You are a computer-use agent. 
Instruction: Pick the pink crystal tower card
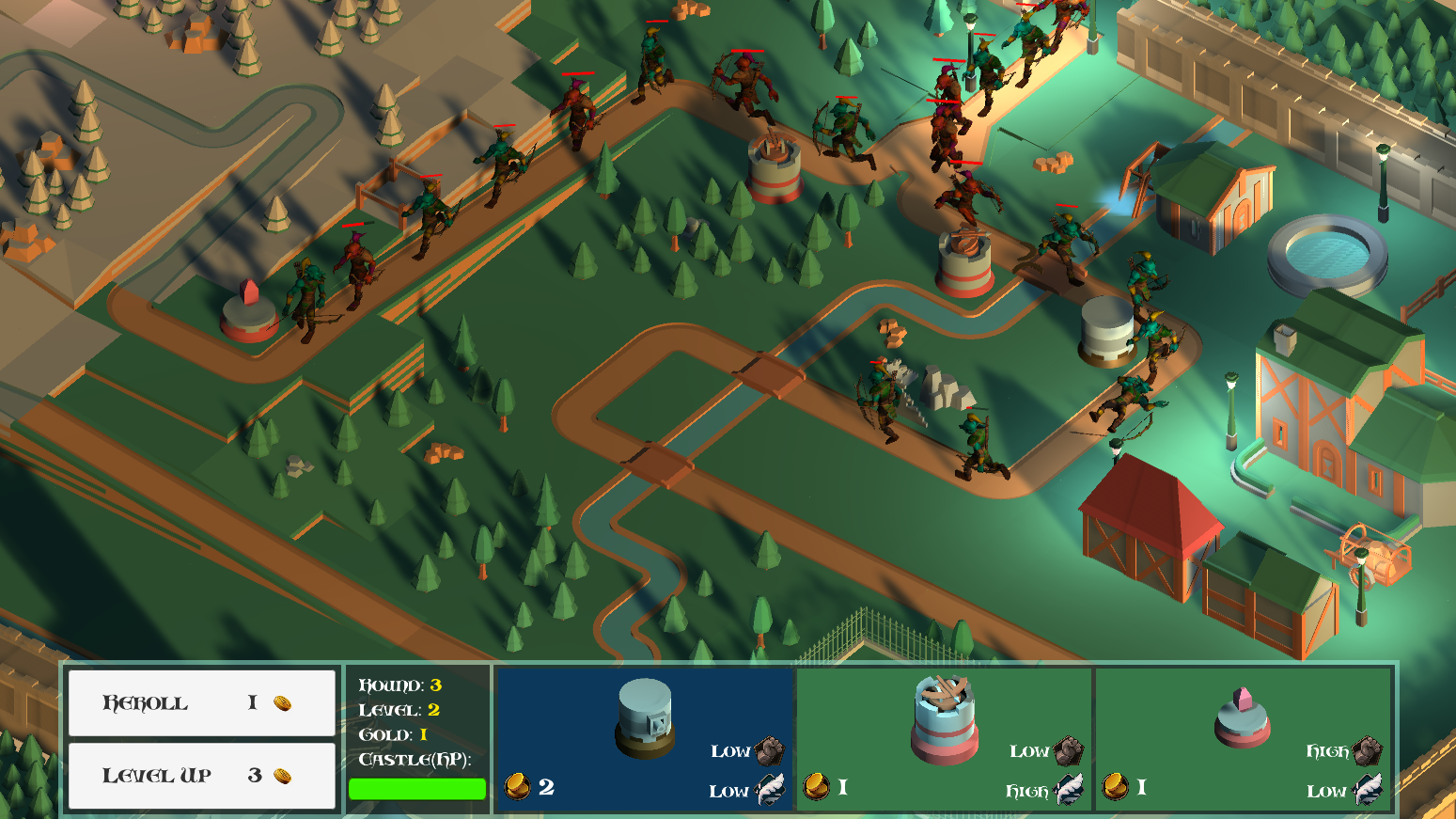[x=1243, y=738]
